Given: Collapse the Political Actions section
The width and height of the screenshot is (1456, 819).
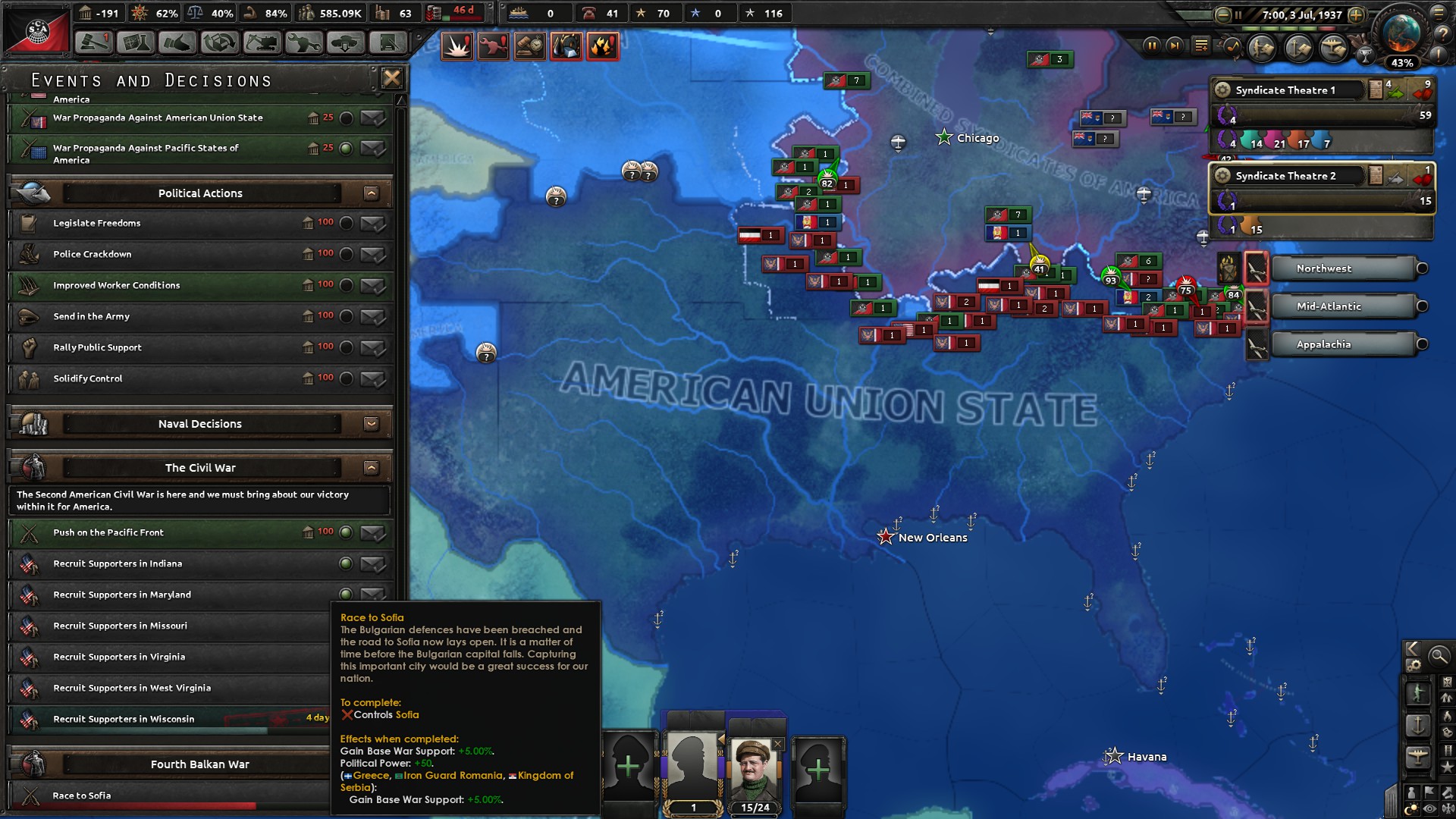Looking at the screenshot, I should (371, 193).
